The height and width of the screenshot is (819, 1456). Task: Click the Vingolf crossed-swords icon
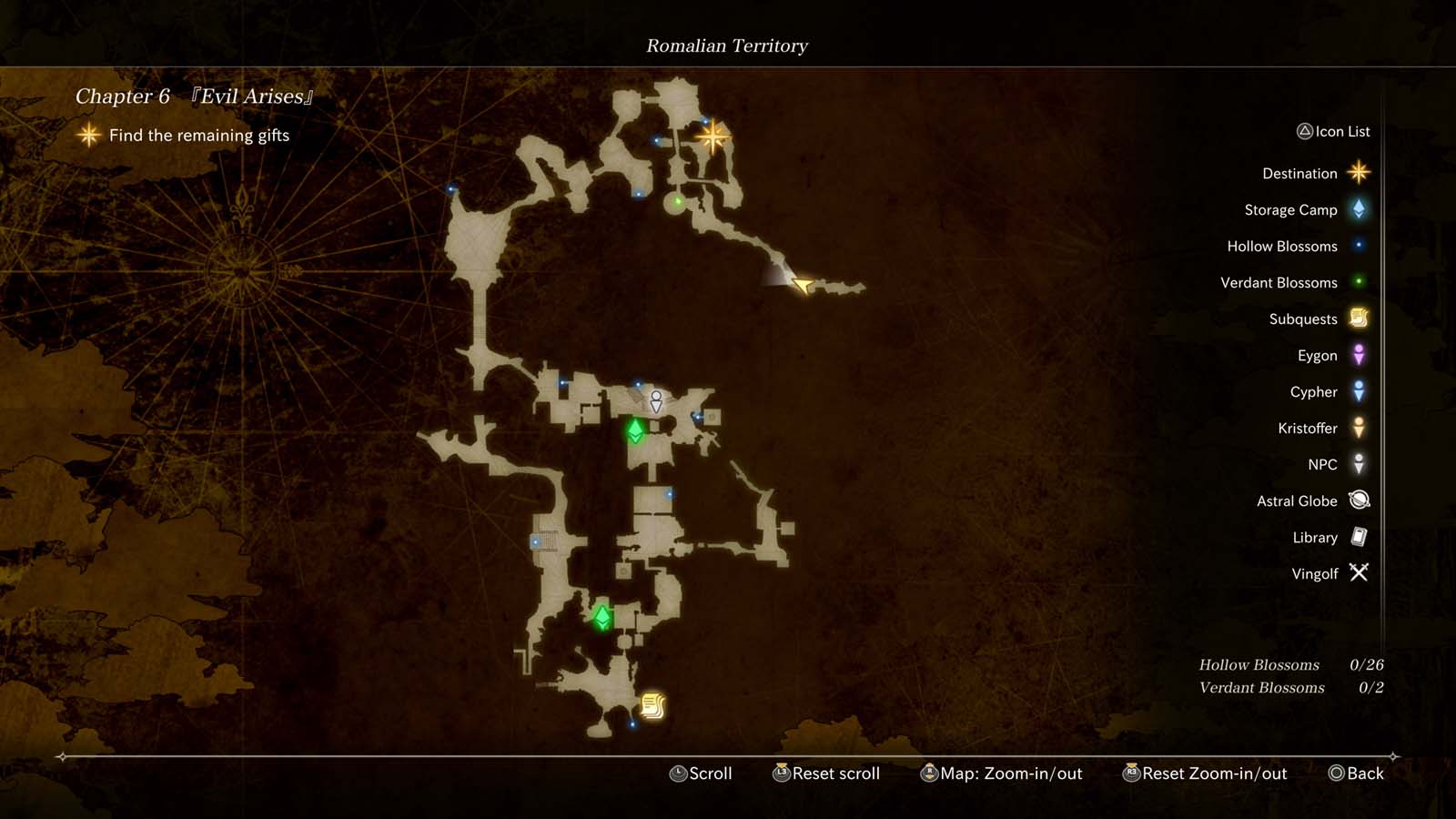[1357, 573]
